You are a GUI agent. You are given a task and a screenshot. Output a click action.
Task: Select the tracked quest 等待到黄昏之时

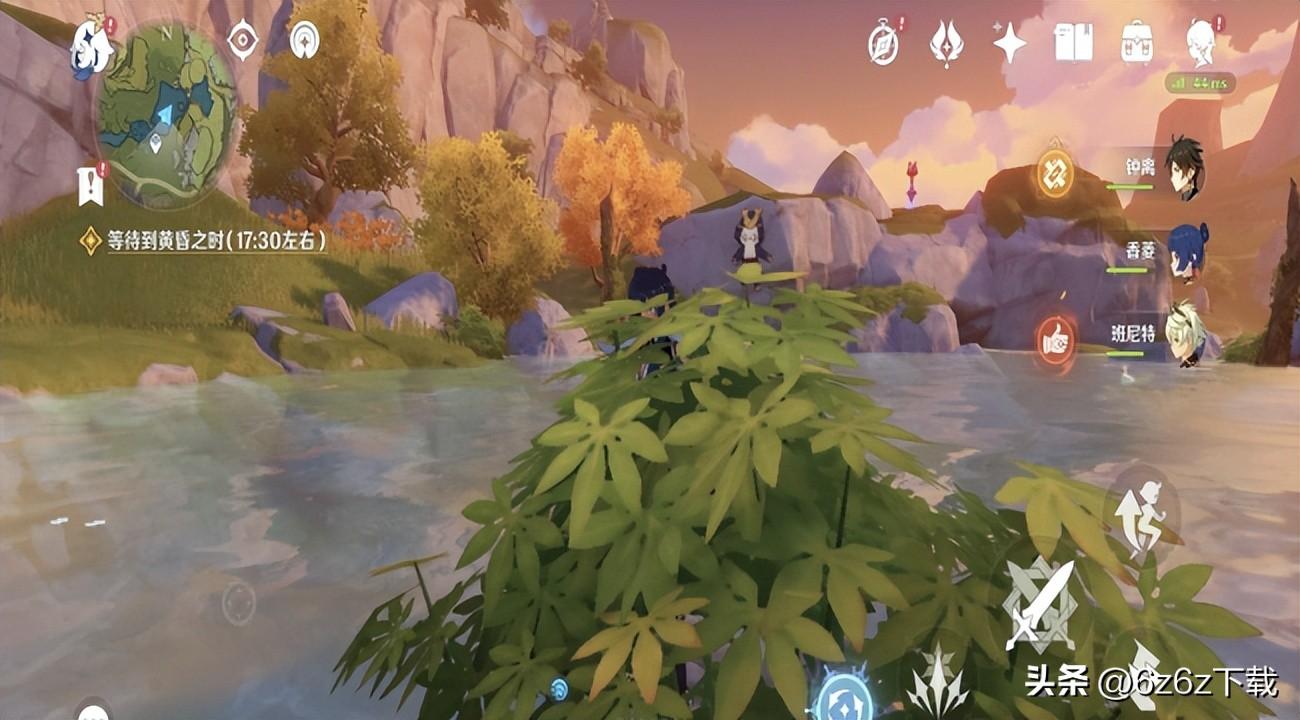[205, 240]
